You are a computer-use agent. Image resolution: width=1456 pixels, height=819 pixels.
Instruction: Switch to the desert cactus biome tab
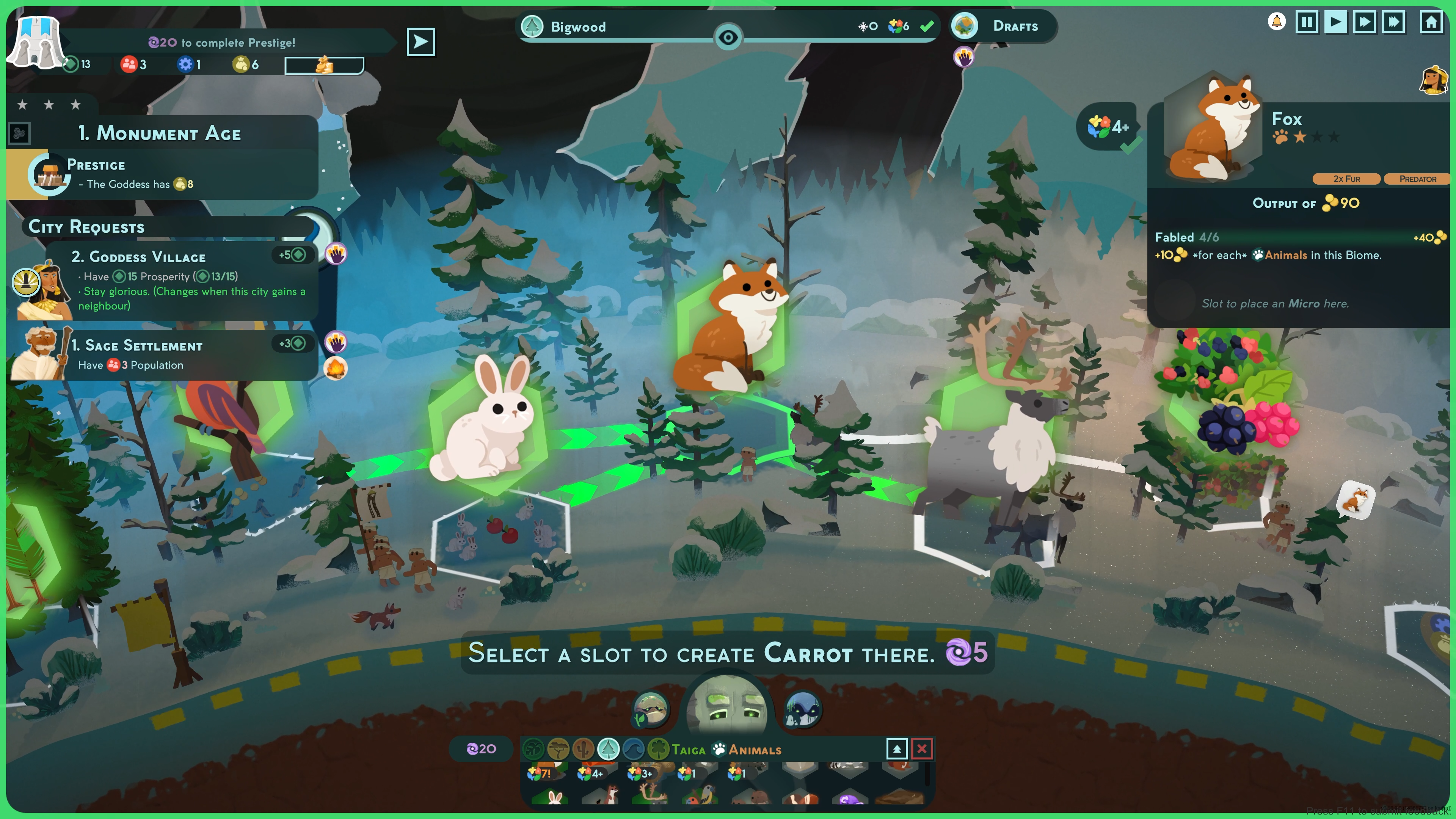(x=583, y=750)
